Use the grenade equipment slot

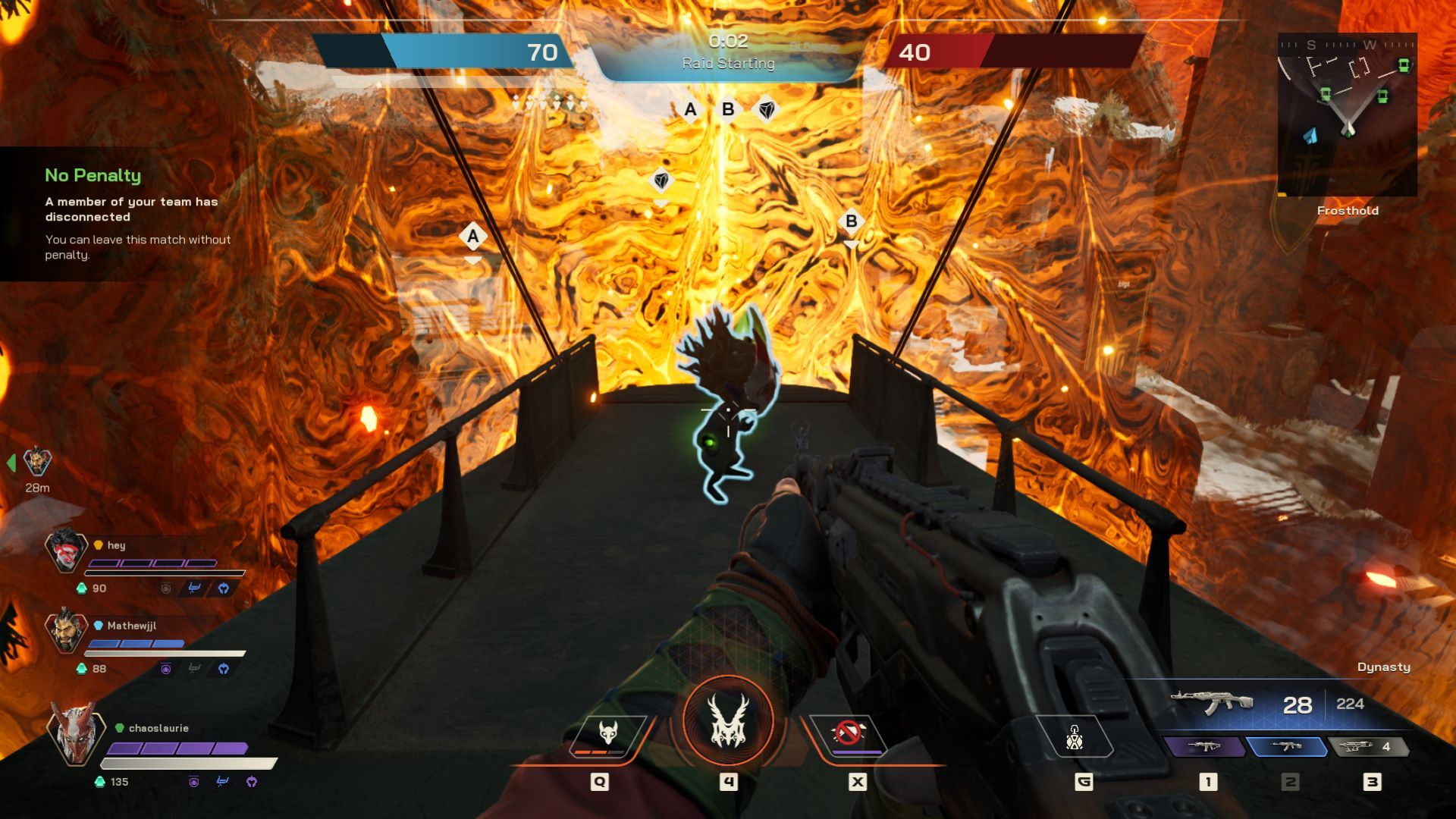point(1075,737)
